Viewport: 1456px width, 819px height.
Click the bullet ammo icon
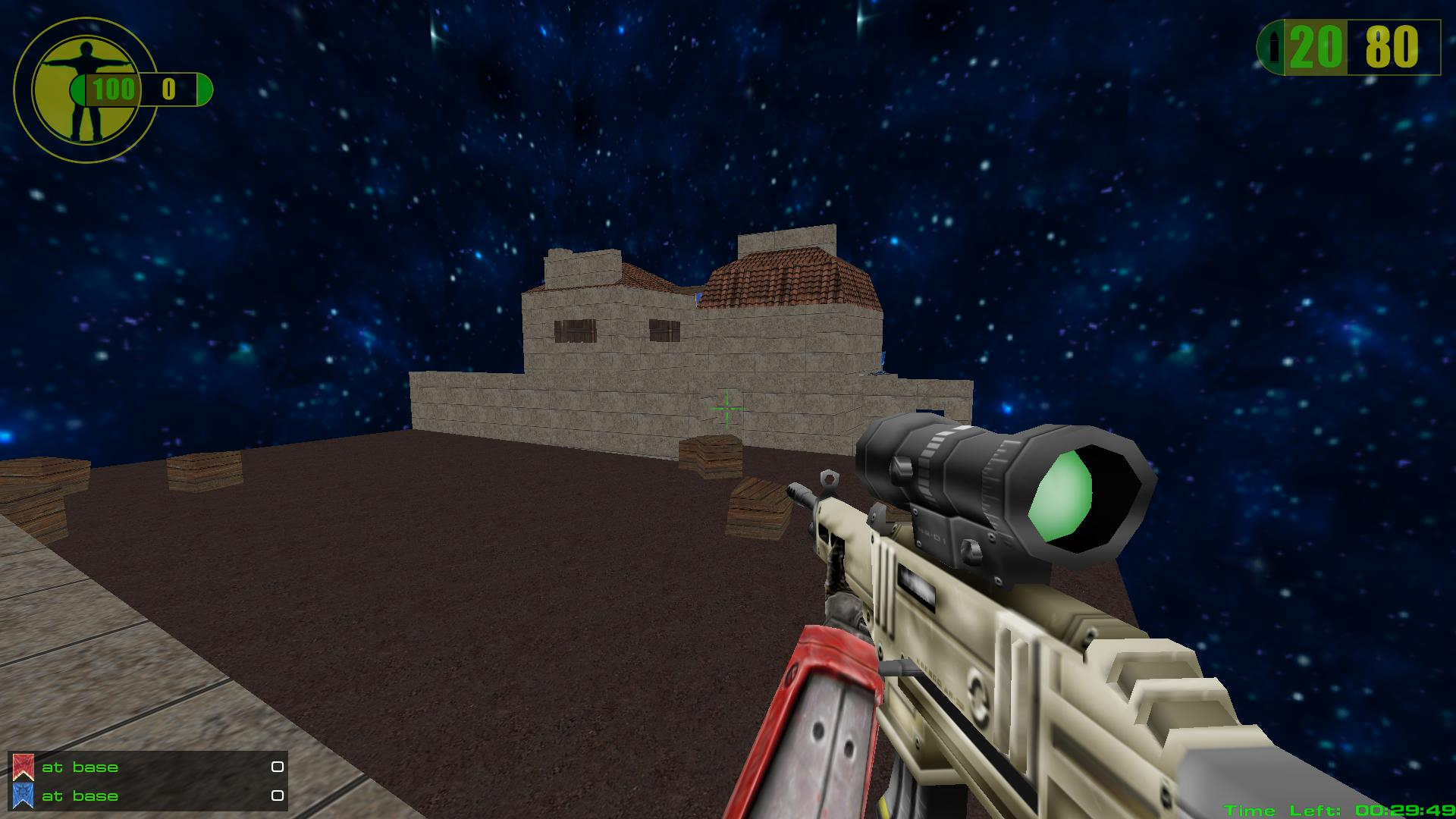coord(1274,49)
